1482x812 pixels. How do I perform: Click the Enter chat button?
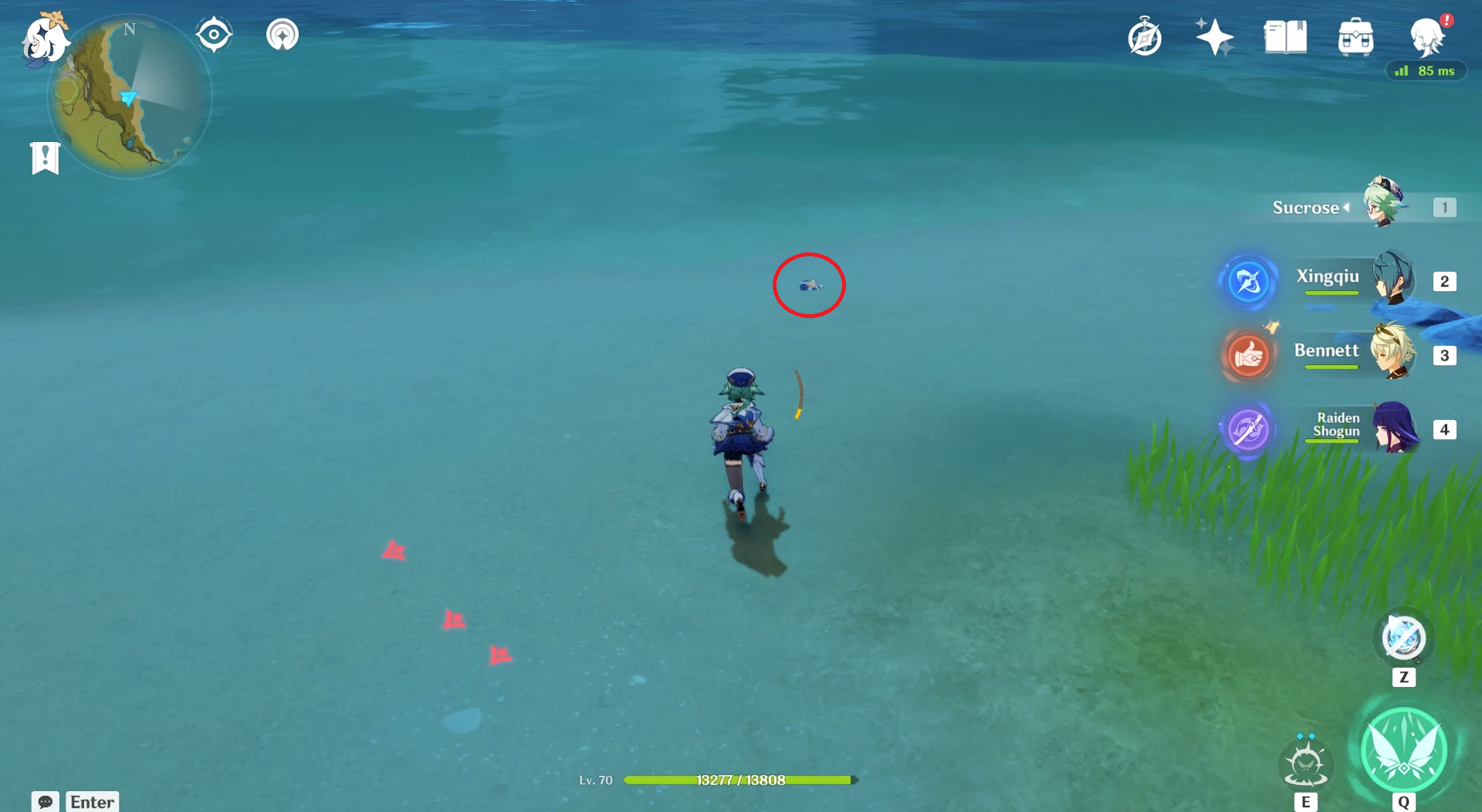[92, 802]
